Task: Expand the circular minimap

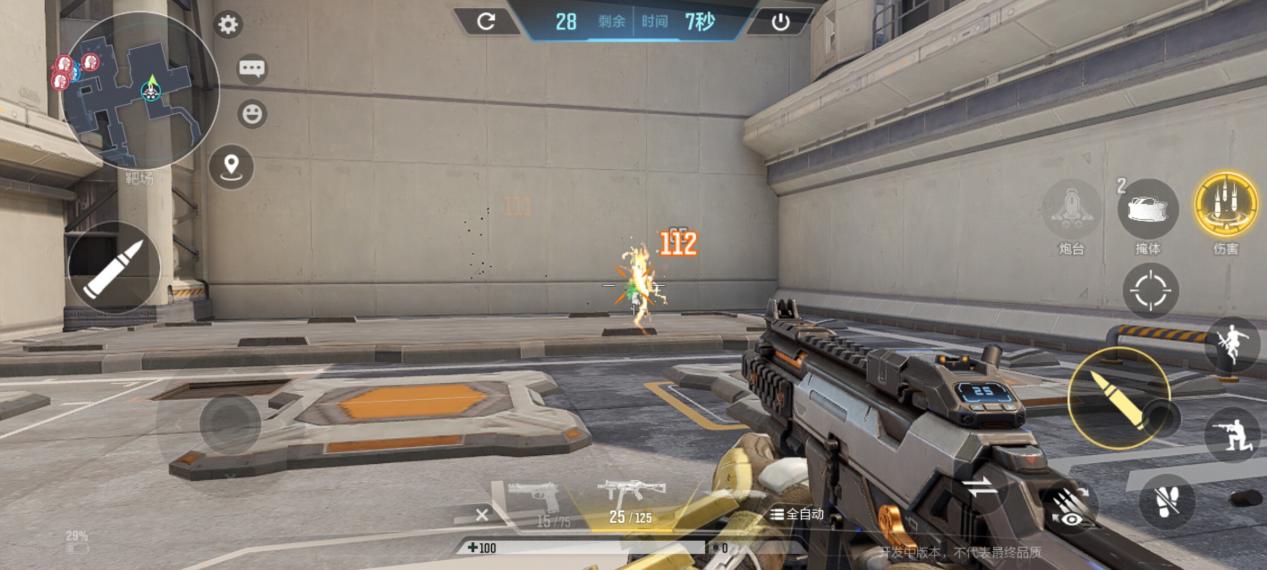Action: coord(139,91)
